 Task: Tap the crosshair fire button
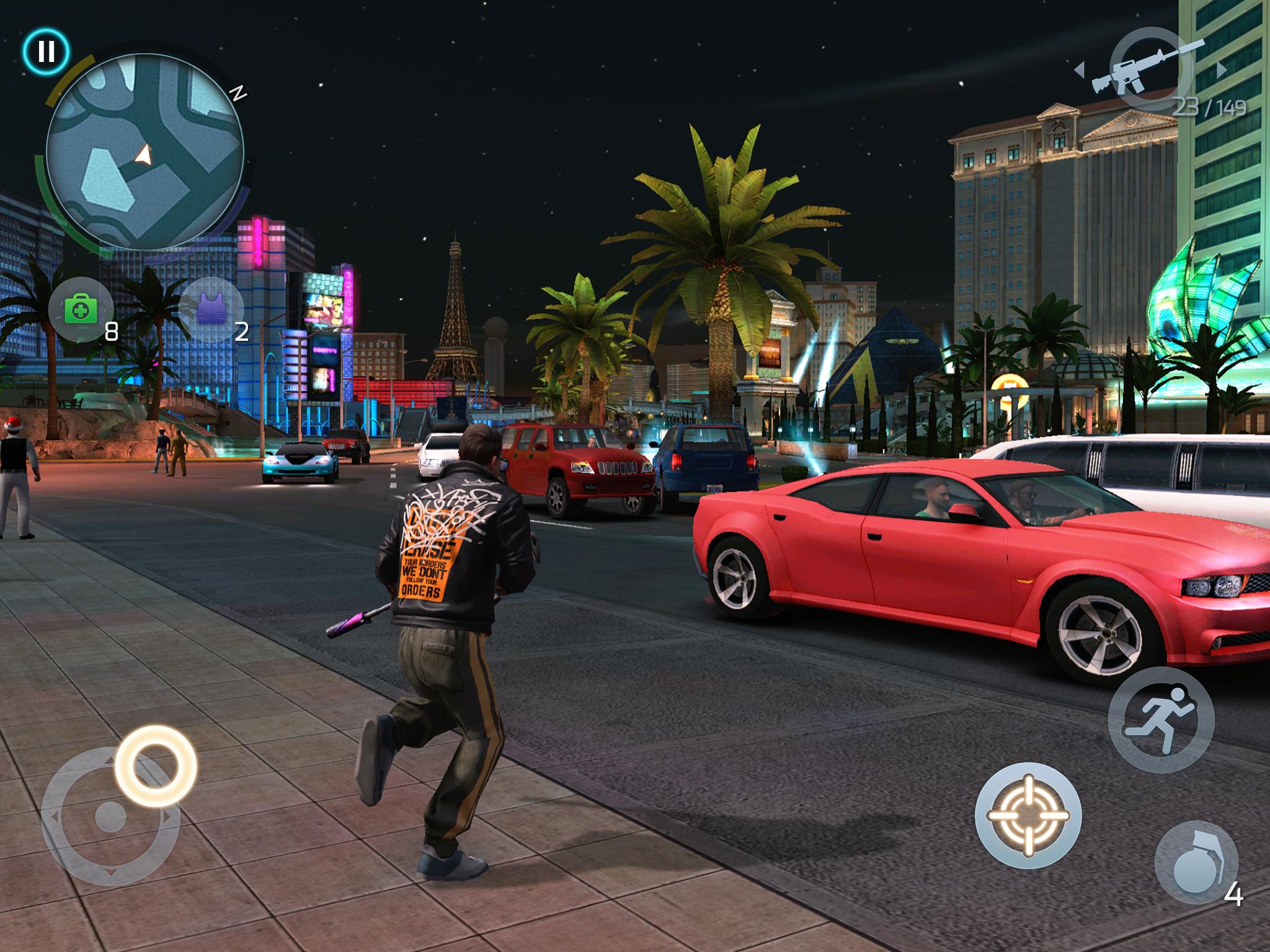pyautogui.click(x=1028, y=815)
